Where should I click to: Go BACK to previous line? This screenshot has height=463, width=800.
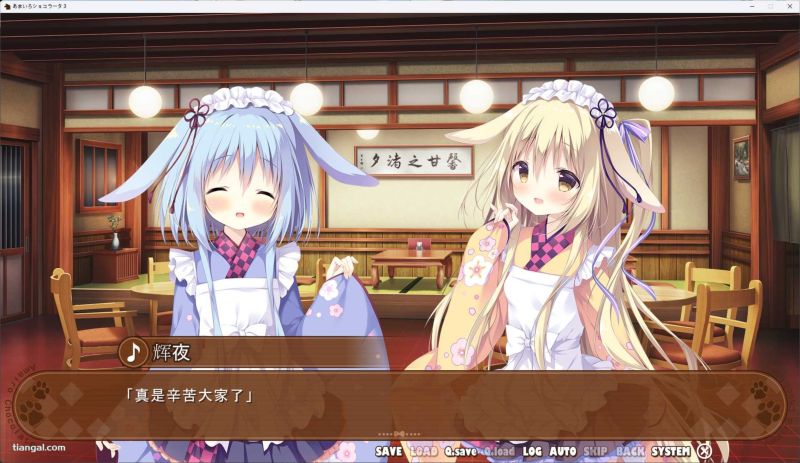pyautogui.click(x=630, y=451)
